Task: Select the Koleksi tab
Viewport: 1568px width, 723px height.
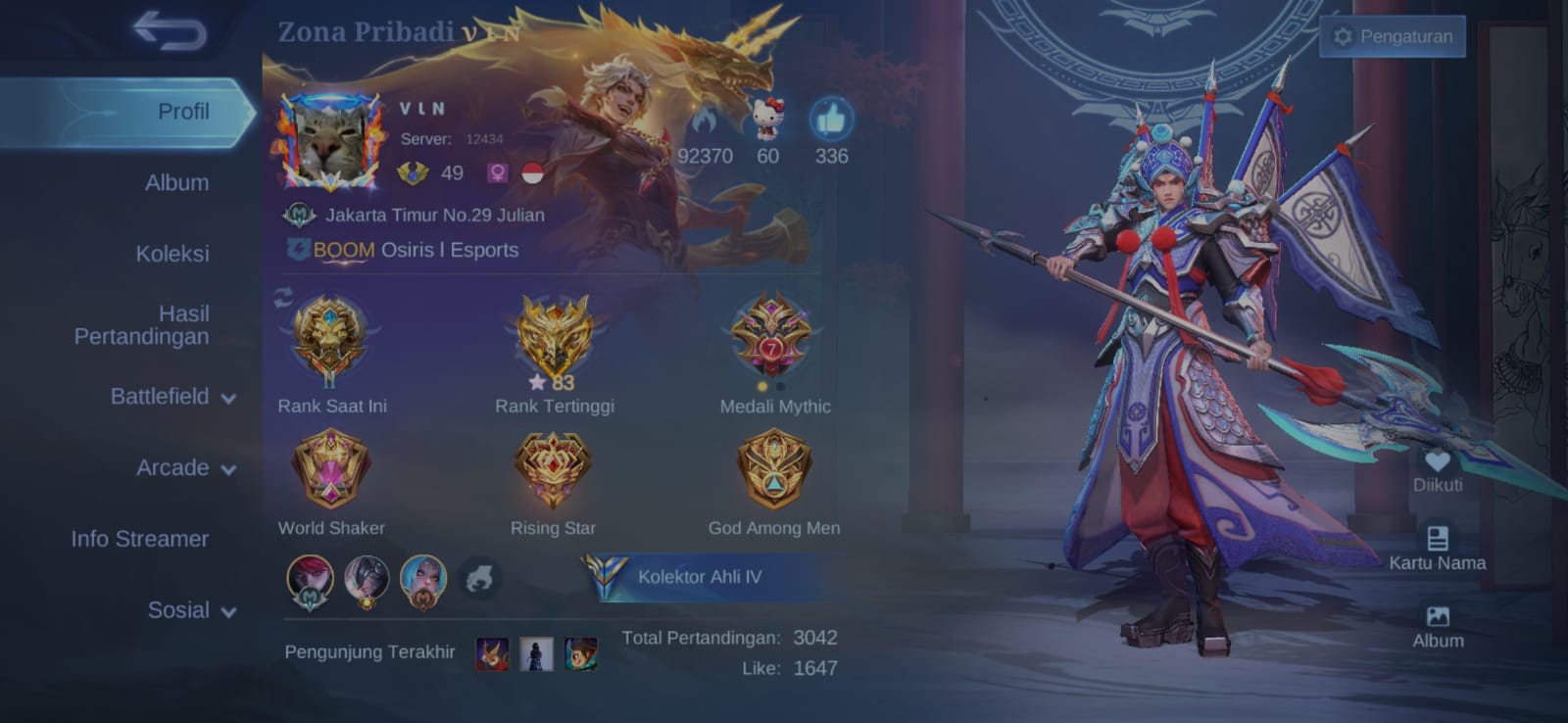Action: [172, 254]
